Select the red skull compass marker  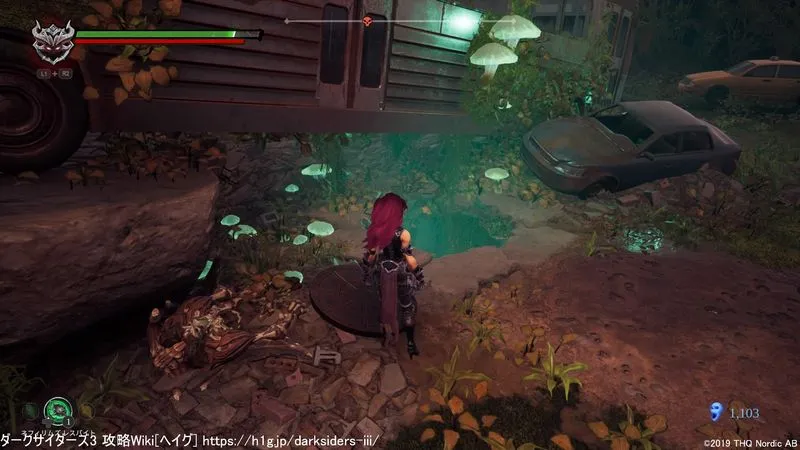pyautogui.click(x=368, y=21)
